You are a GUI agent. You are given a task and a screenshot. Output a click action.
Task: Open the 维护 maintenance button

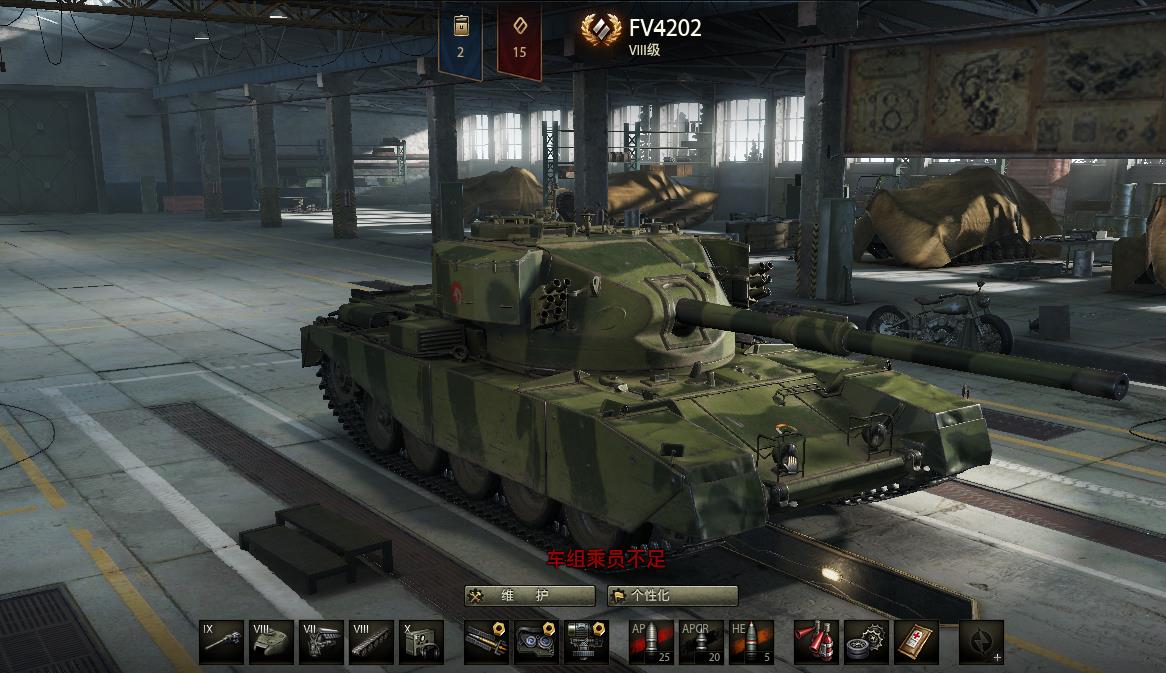coord(528,596)
